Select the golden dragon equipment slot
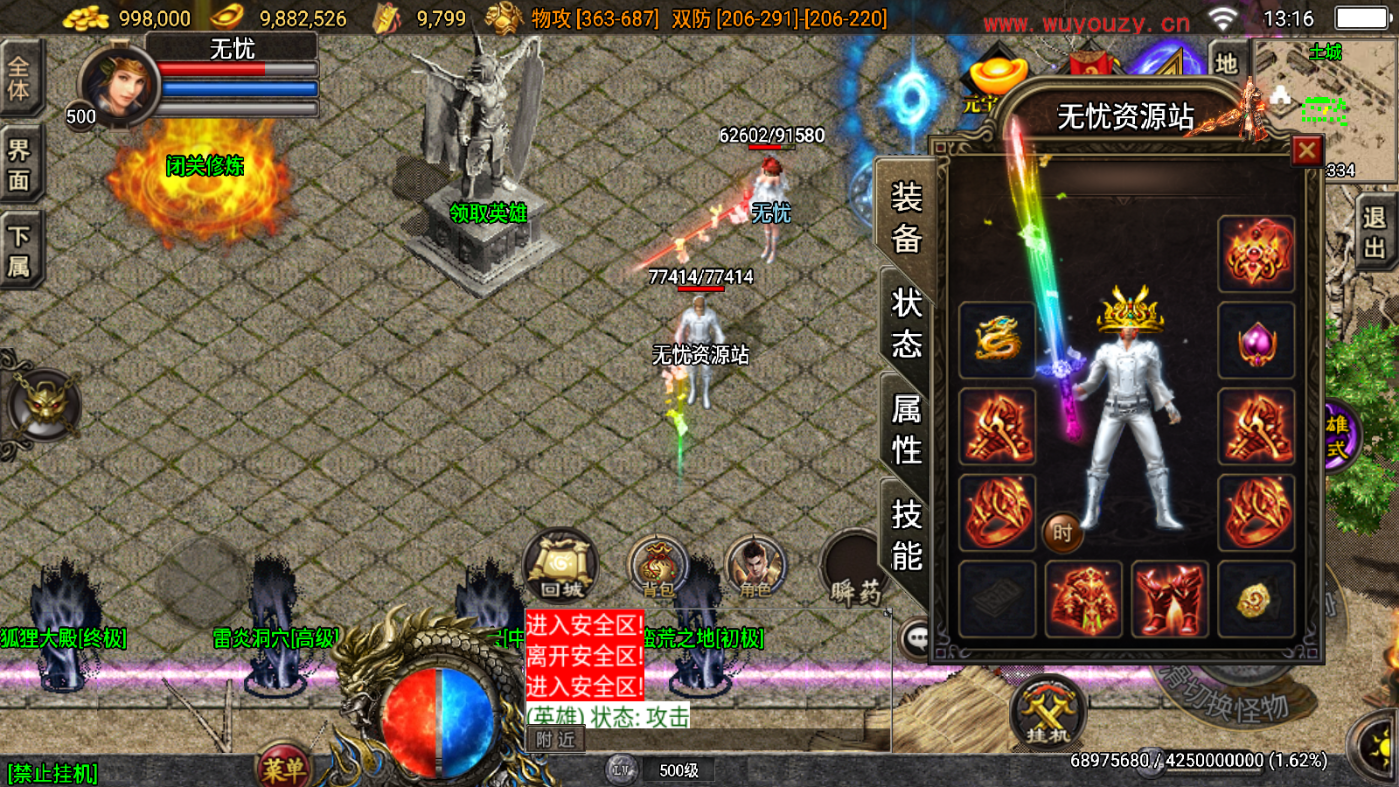 (997, 341)
